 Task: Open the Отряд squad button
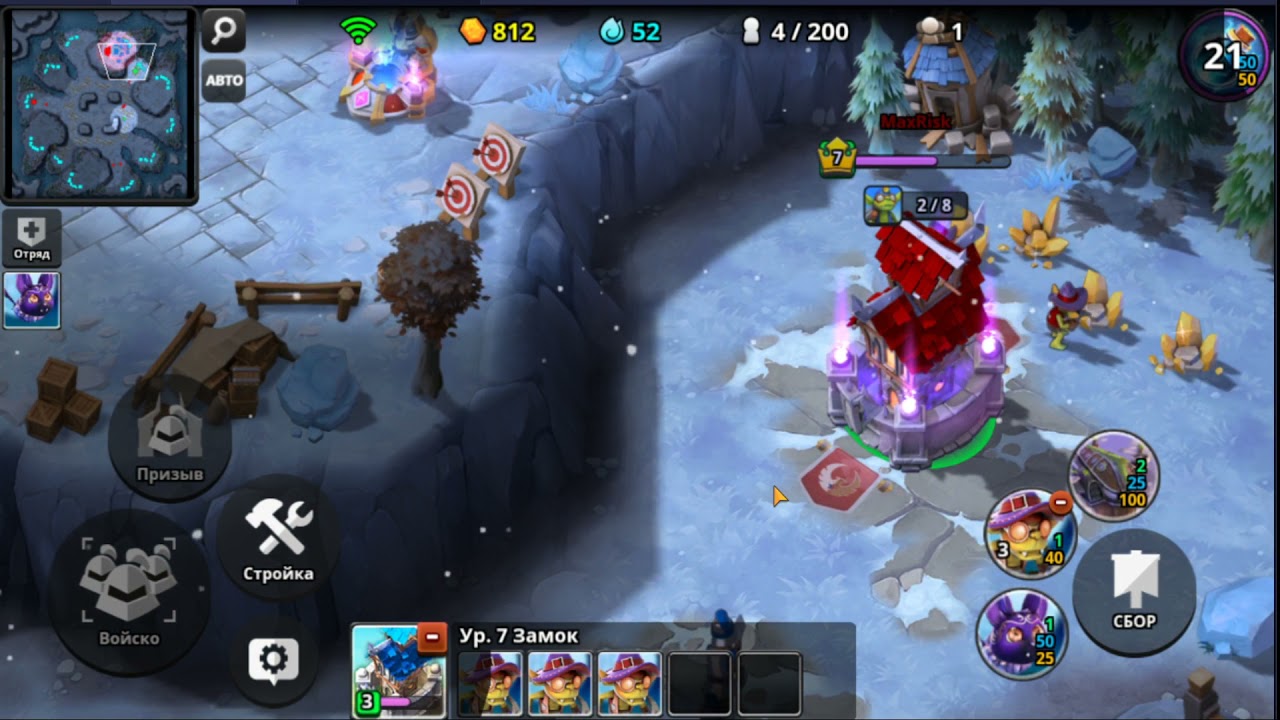coord(32,238)
